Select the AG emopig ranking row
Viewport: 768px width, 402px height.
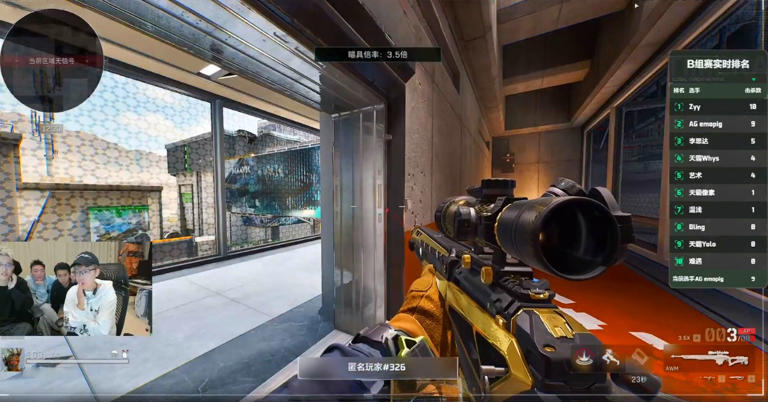click(x=718, y=123)
